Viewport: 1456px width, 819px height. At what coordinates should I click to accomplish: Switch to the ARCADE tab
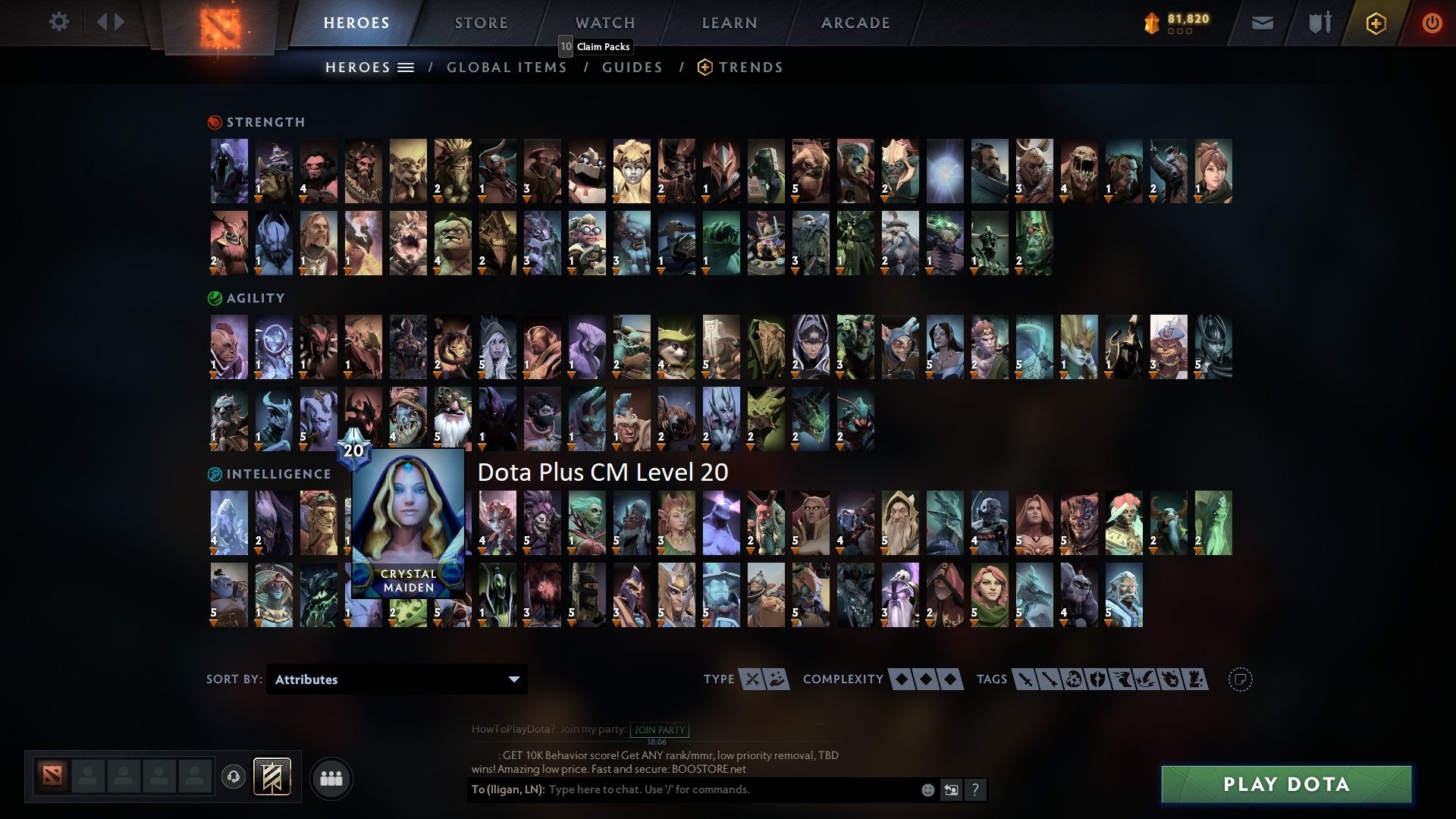[855, 23]
